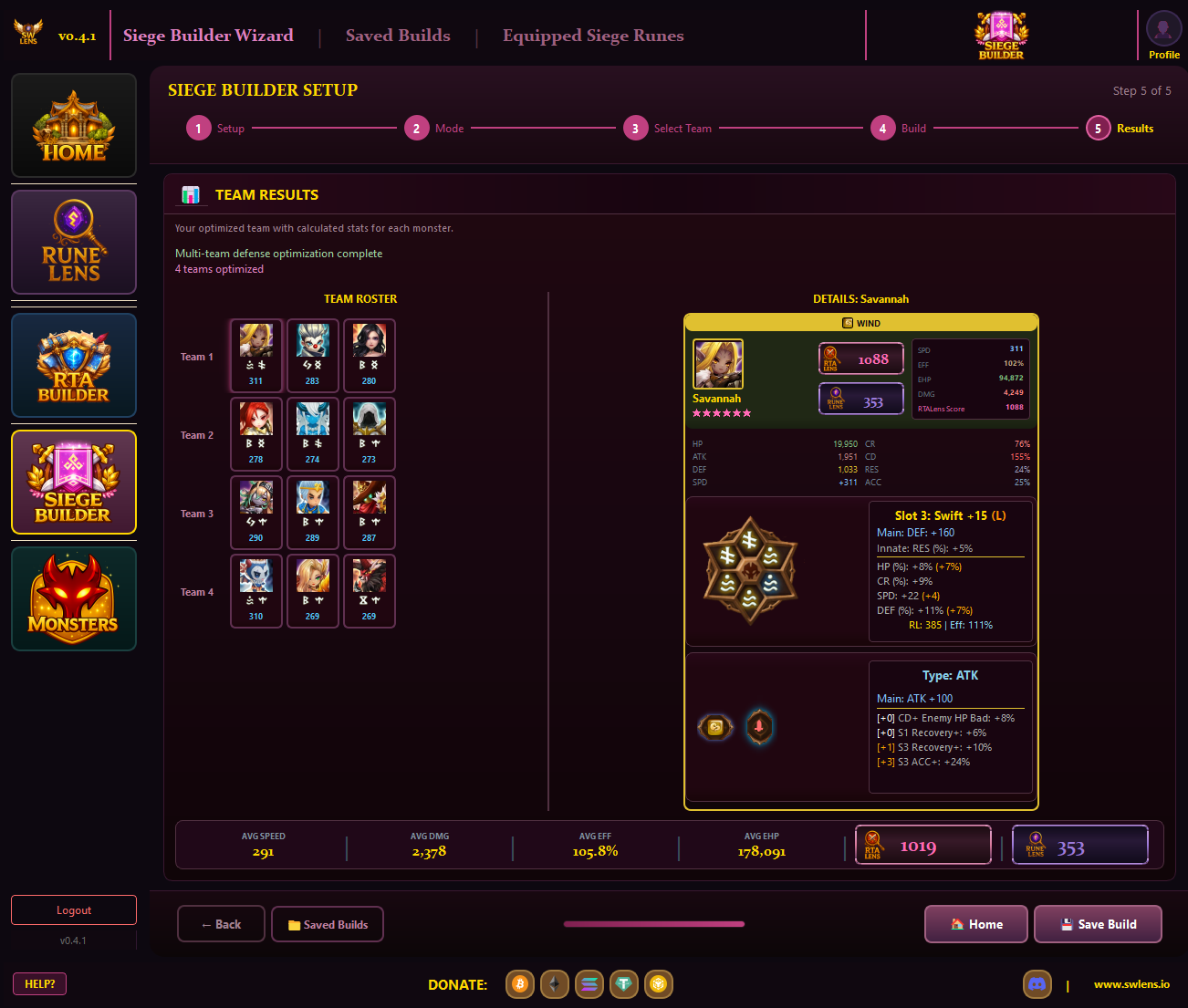The width and height of the screenshot is (1188, 1008).
Task: Open RTA Builder from the sidebar
Action: 73,365
